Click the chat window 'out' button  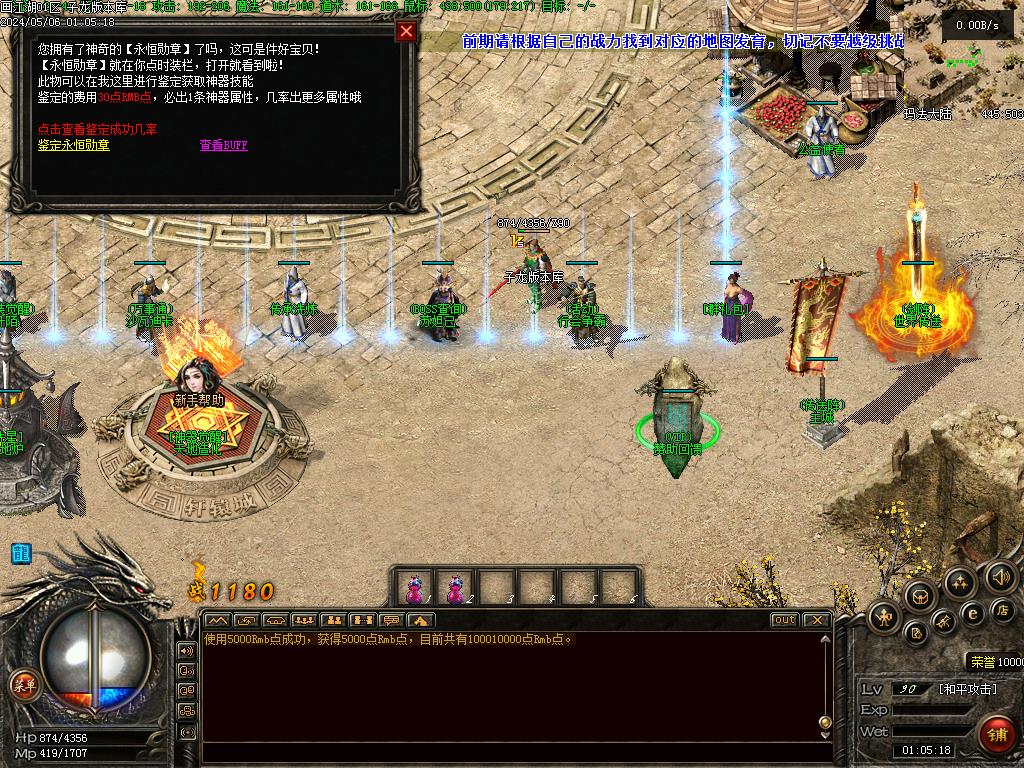(x=785, y=620)
